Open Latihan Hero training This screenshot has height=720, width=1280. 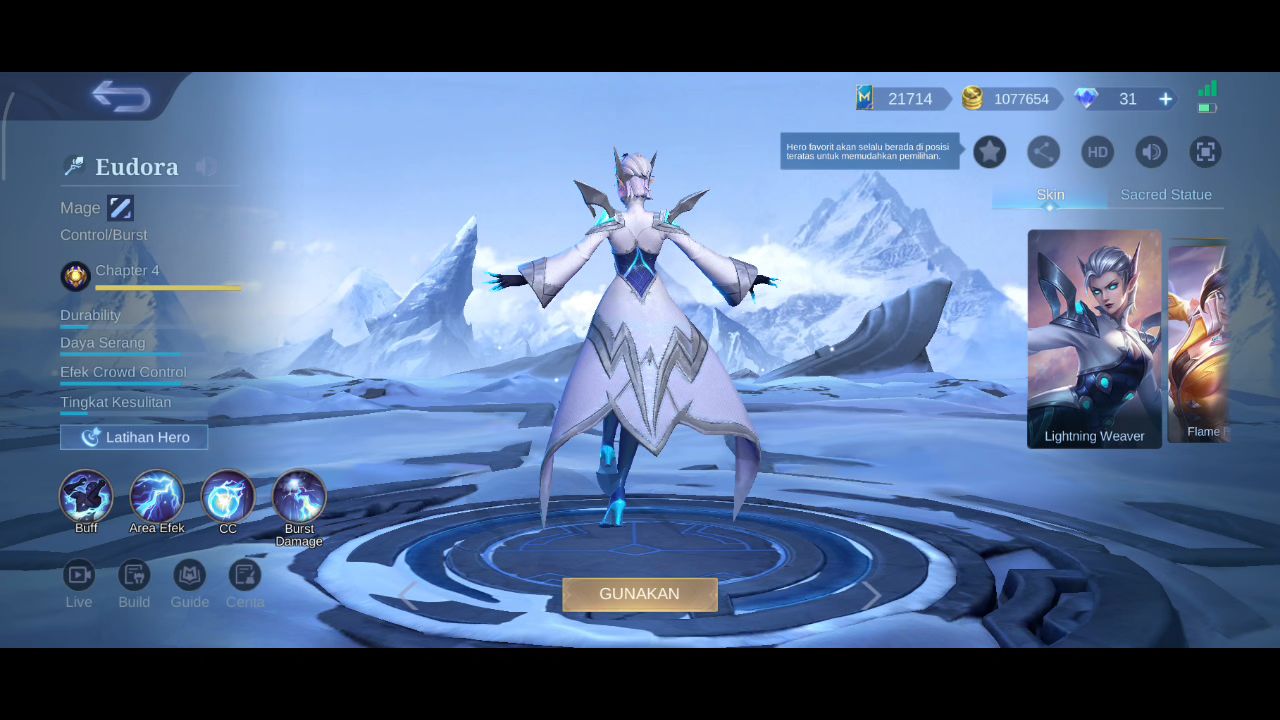pos(134,437)
